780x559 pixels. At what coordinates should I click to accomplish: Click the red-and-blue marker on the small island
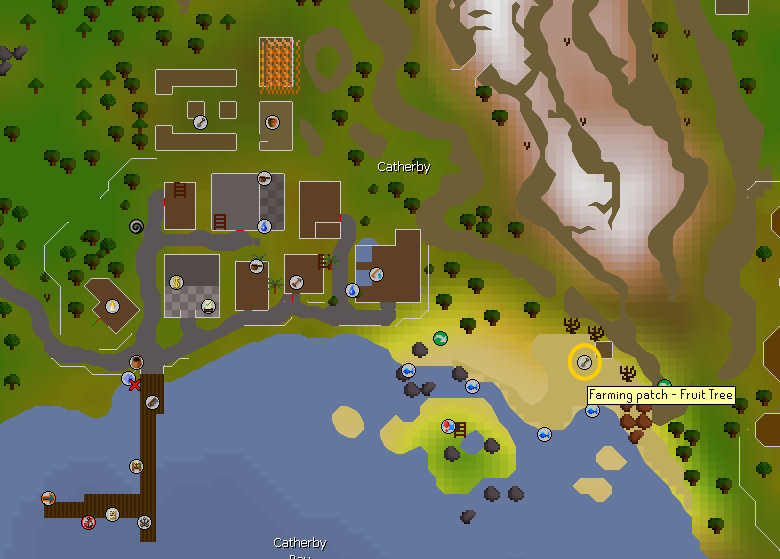pos(449,427)
